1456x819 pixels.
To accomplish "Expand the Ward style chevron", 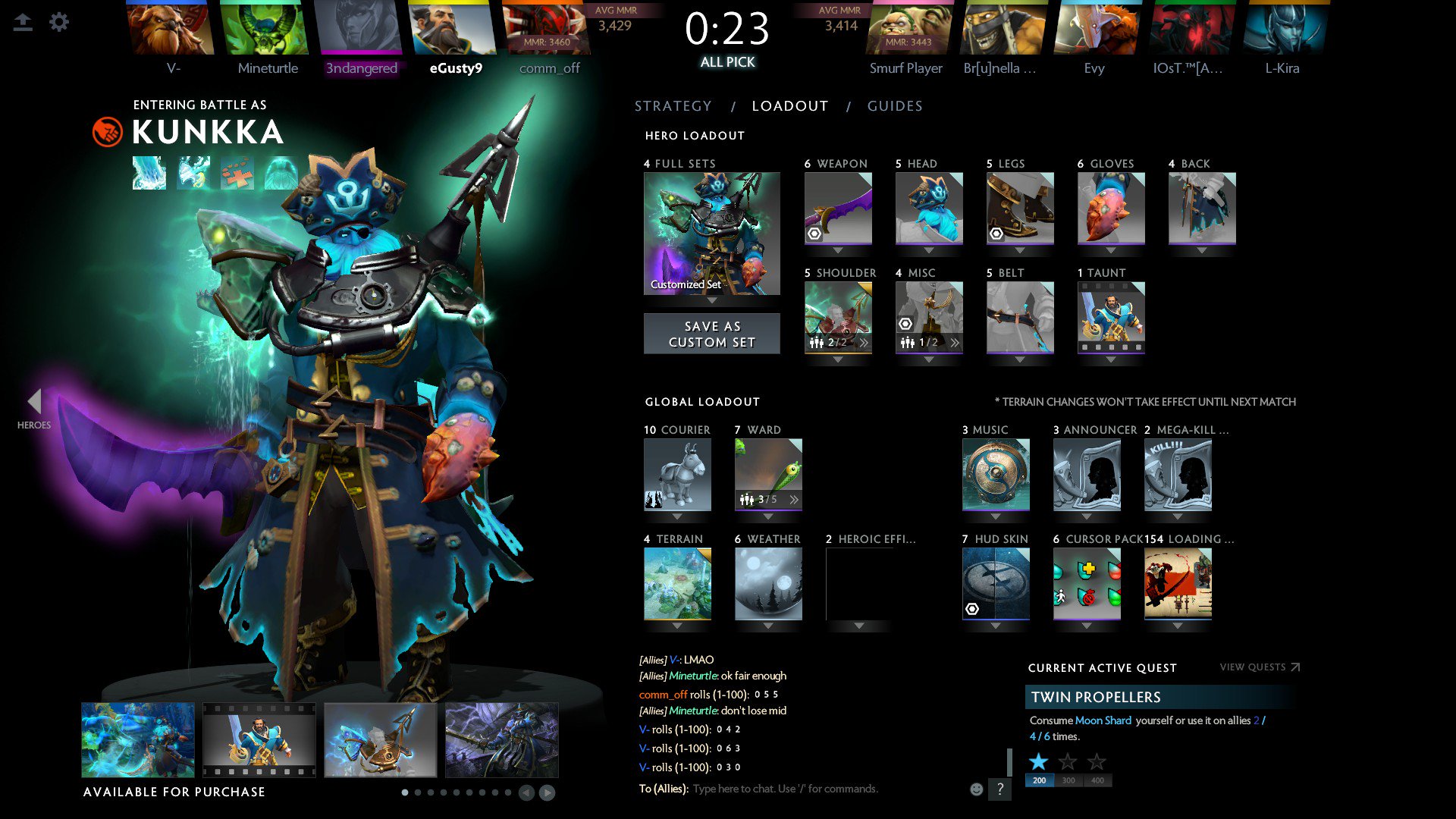I will (793, 499).
